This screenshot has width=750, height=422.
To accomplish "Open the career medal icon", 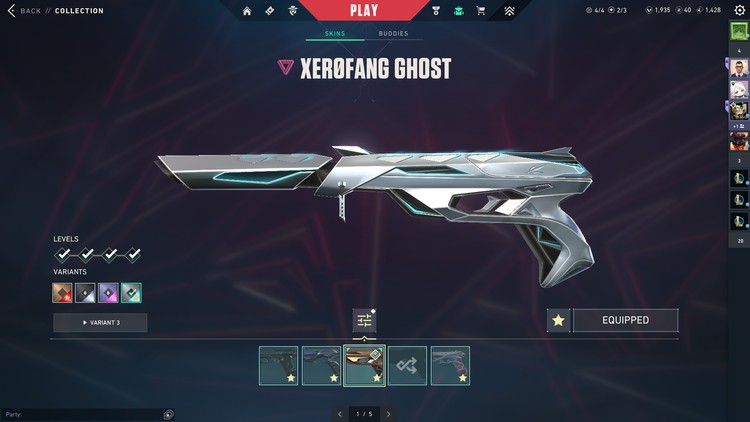I will coord(436,11).
